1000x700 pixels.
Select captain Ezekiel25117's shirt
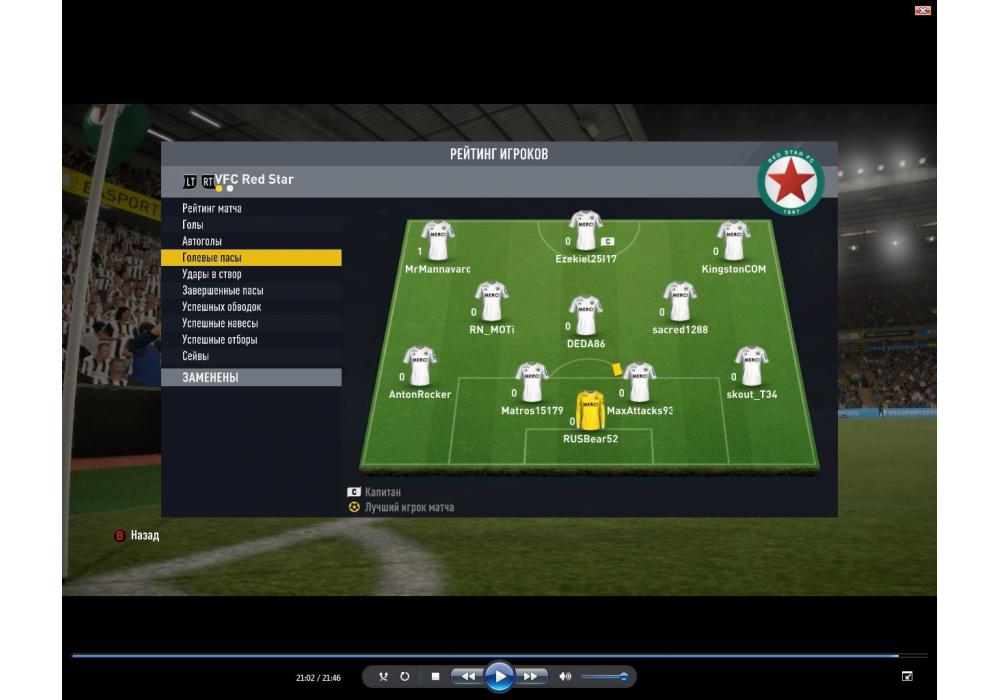pos(585,231)
